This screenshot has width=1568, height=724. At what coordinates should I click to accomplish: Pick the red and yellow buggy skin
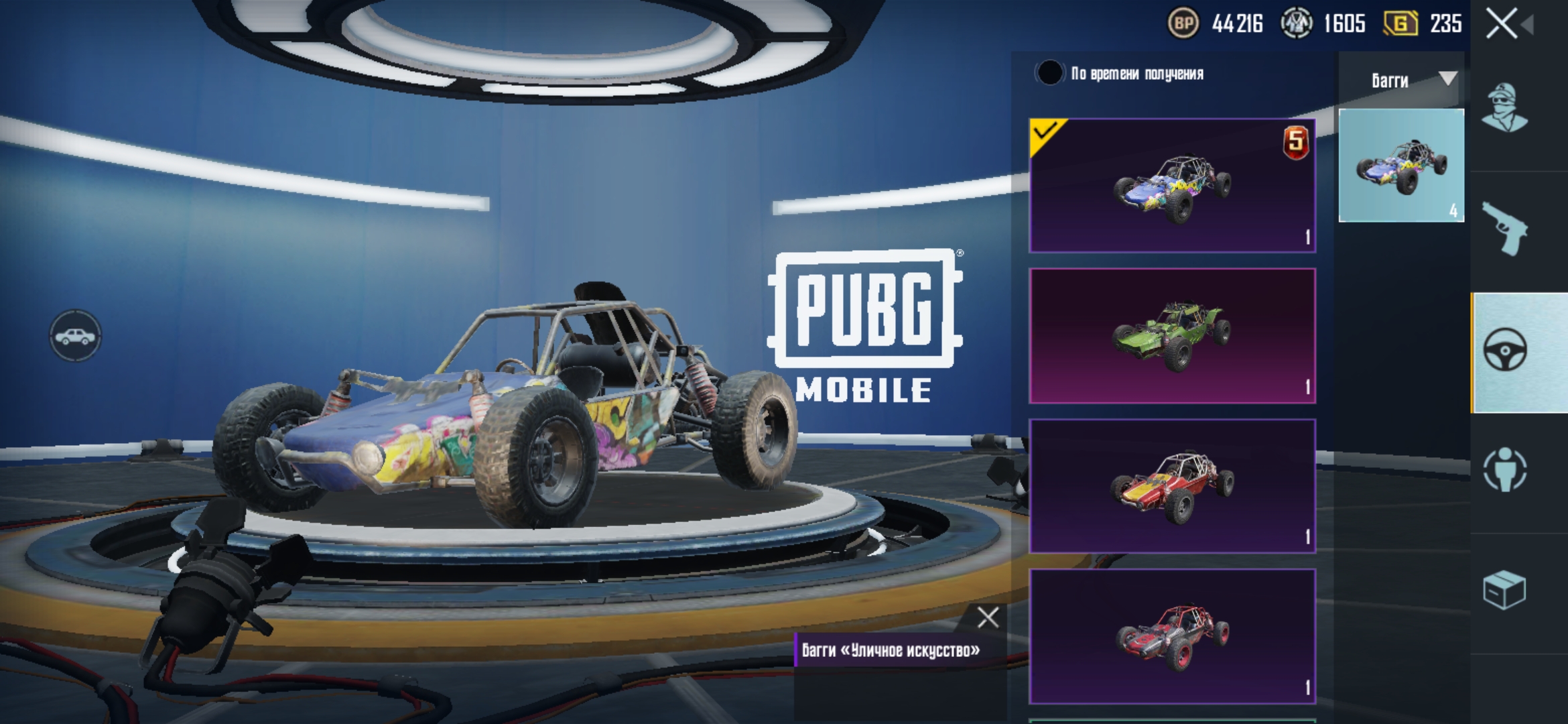(1172, 486)
